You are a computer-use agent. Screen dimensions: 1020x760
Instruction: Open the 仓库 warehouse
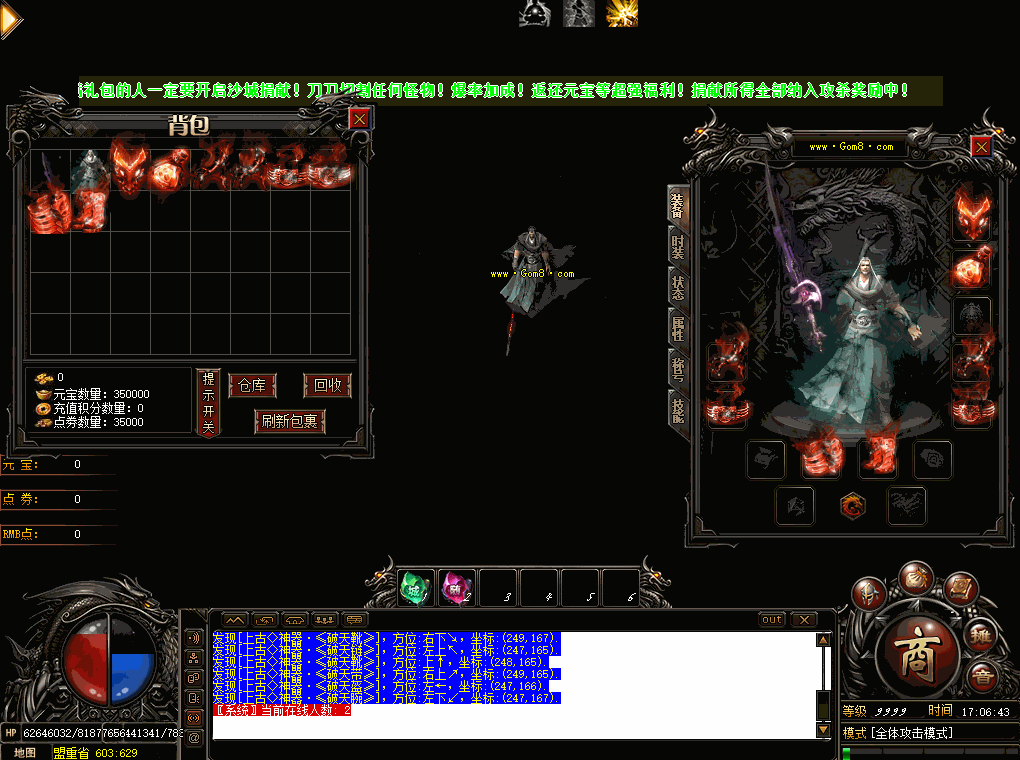click(x=251, y=386)
